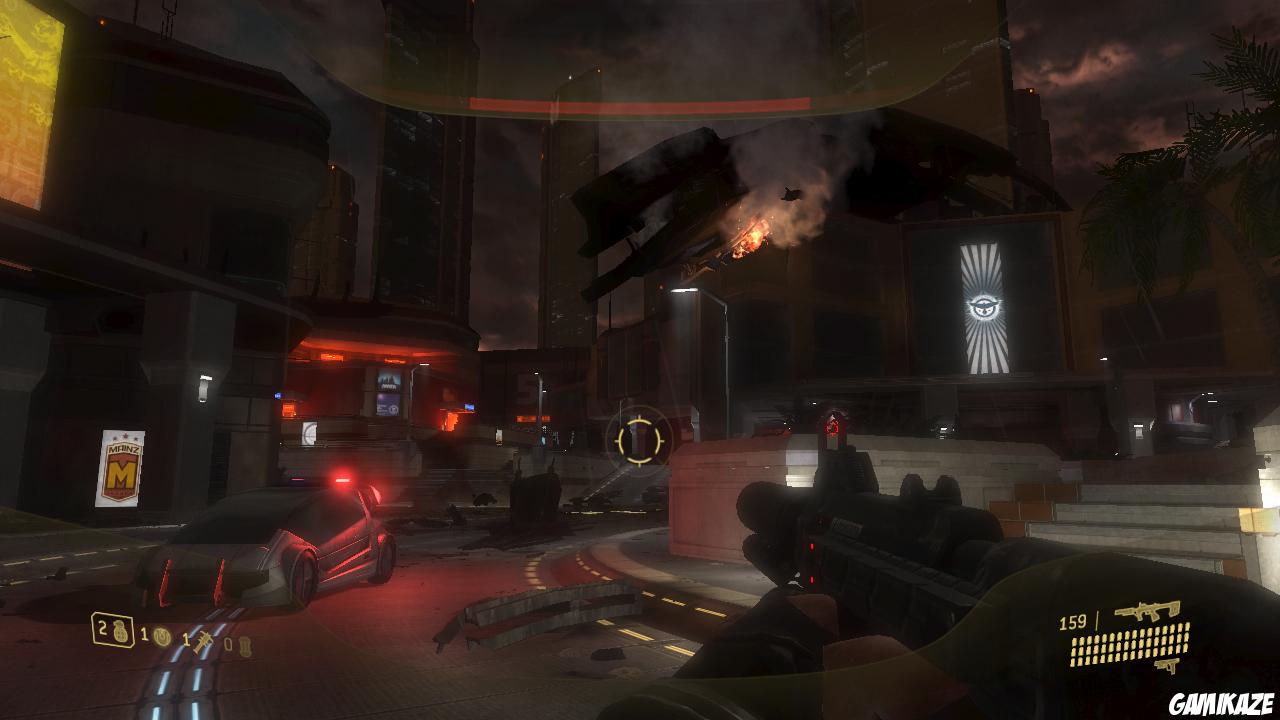Select the plasma grenade icon showing count 1

[x=163, y=636]
